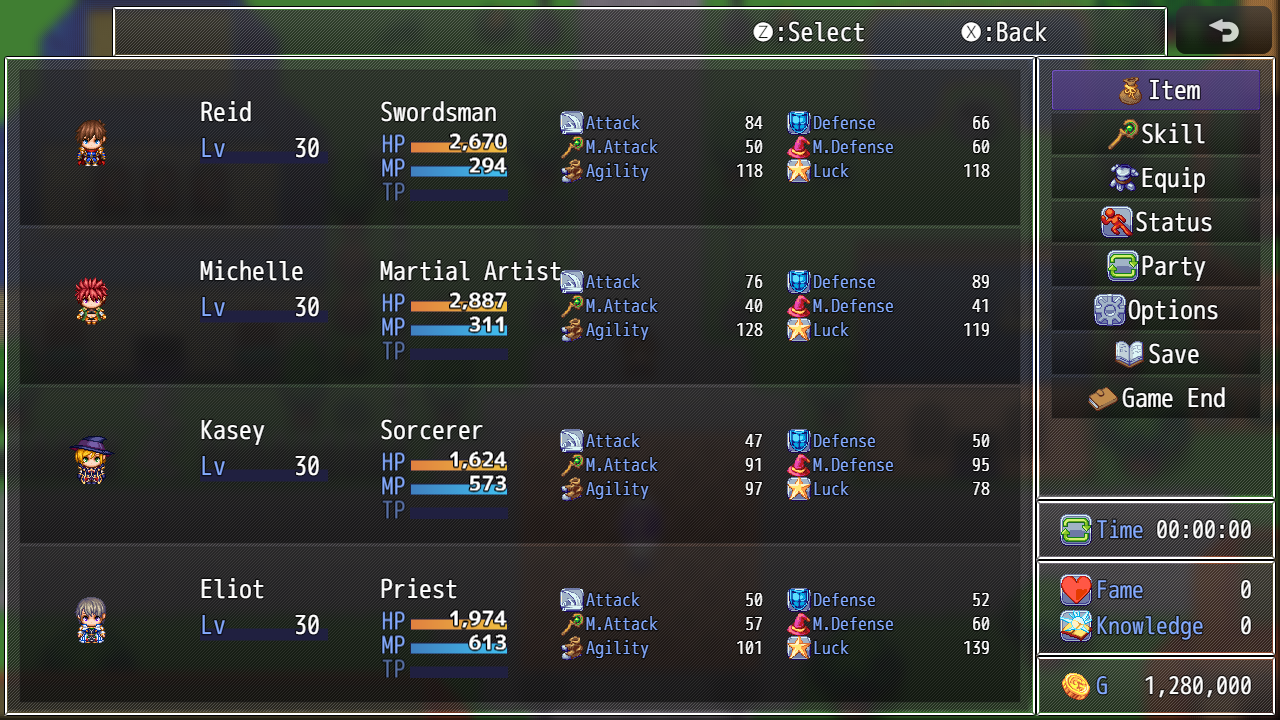Open the Equip screen
Image resolution: width=1280 pixels, height=720 pixels.
click(x=1155, y=178)
